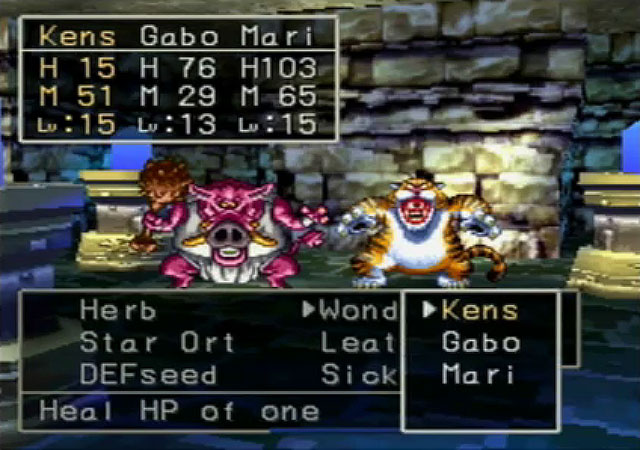Select the DEFseed item
This screenshot has width=640, height=450.
click(148, 375)
